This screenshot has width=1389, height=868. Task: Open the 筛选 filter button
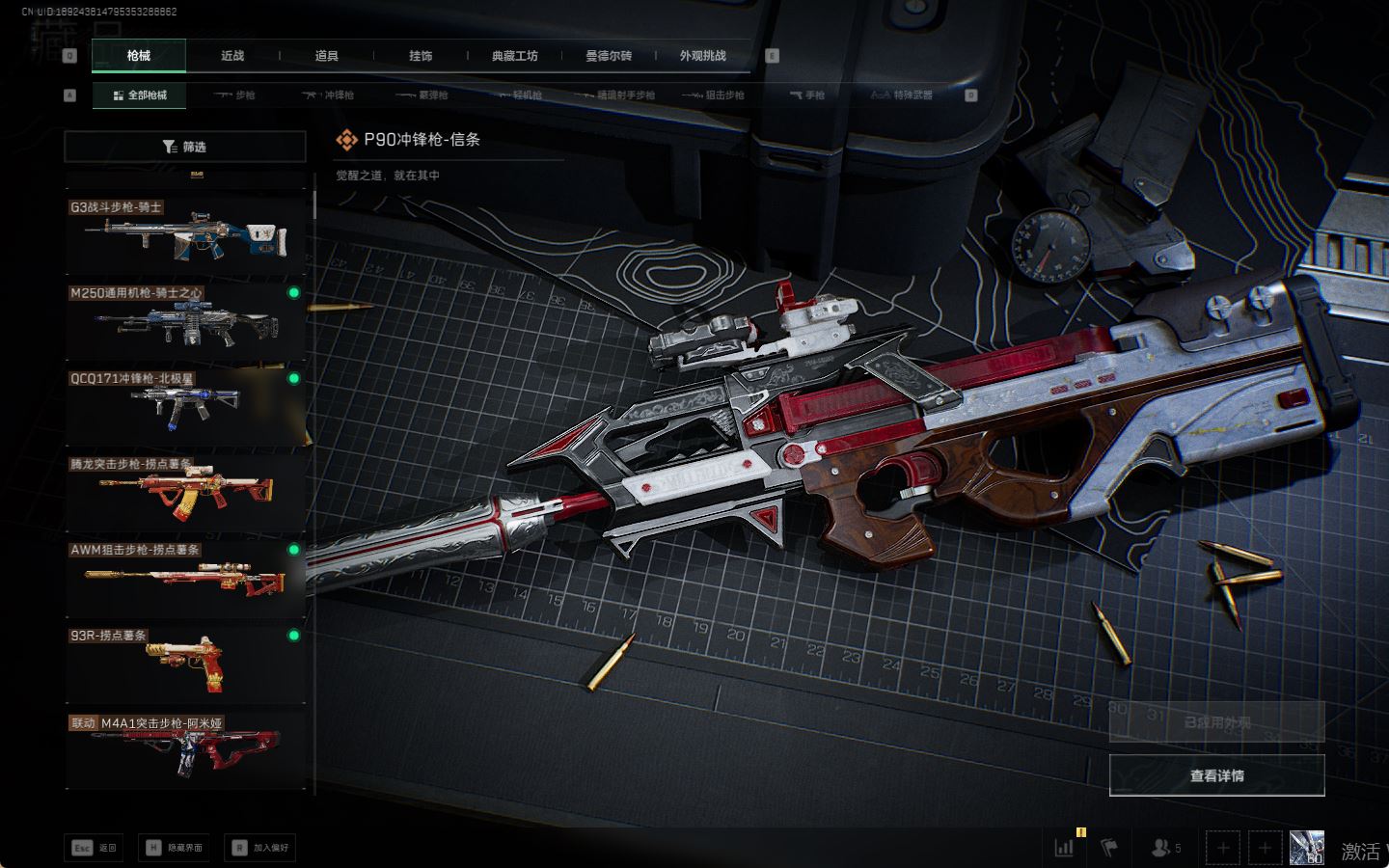tap(184, 147)
